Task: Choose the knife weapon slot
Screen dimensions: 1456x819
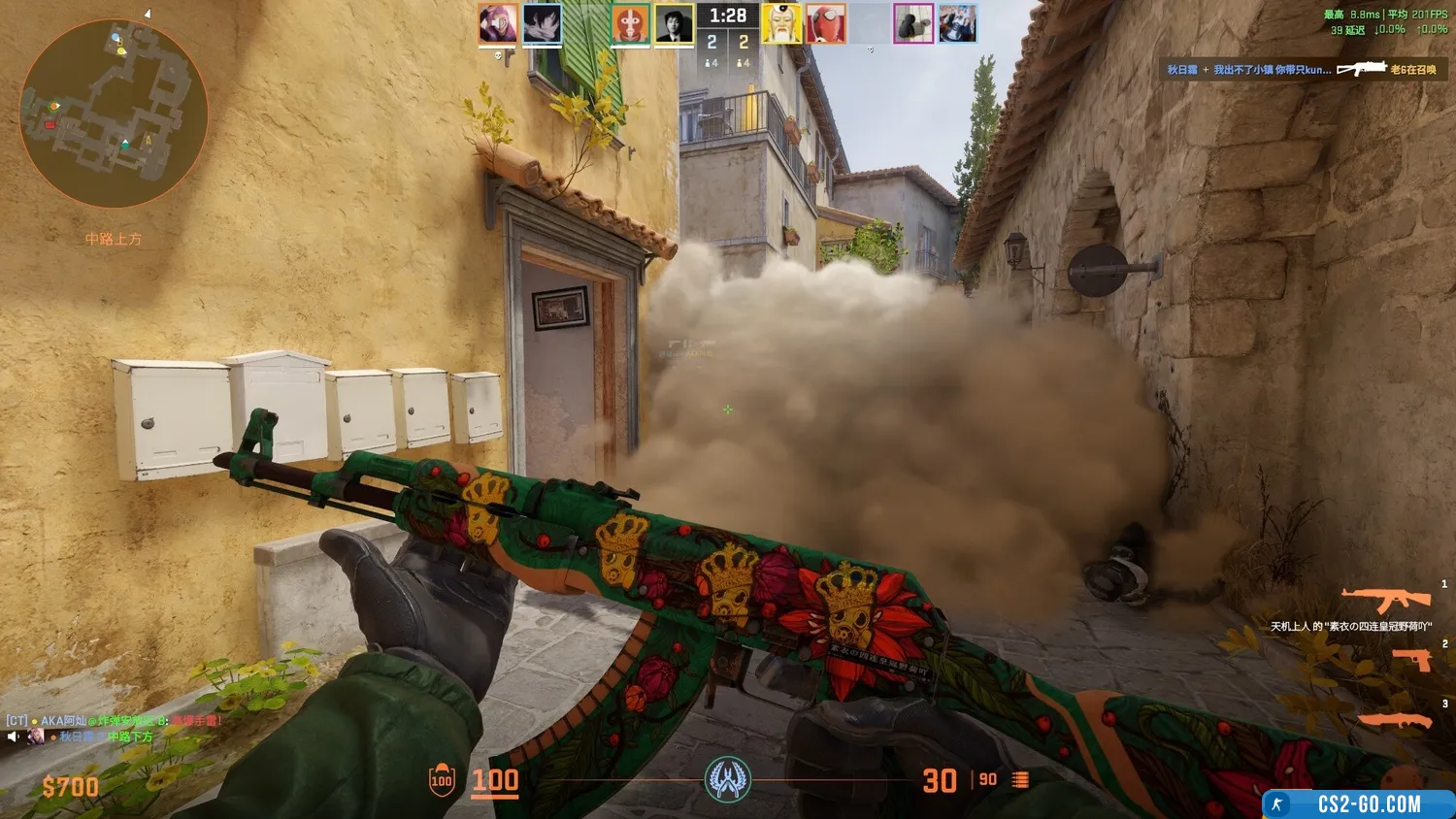Action: (x=1396, y=720)
